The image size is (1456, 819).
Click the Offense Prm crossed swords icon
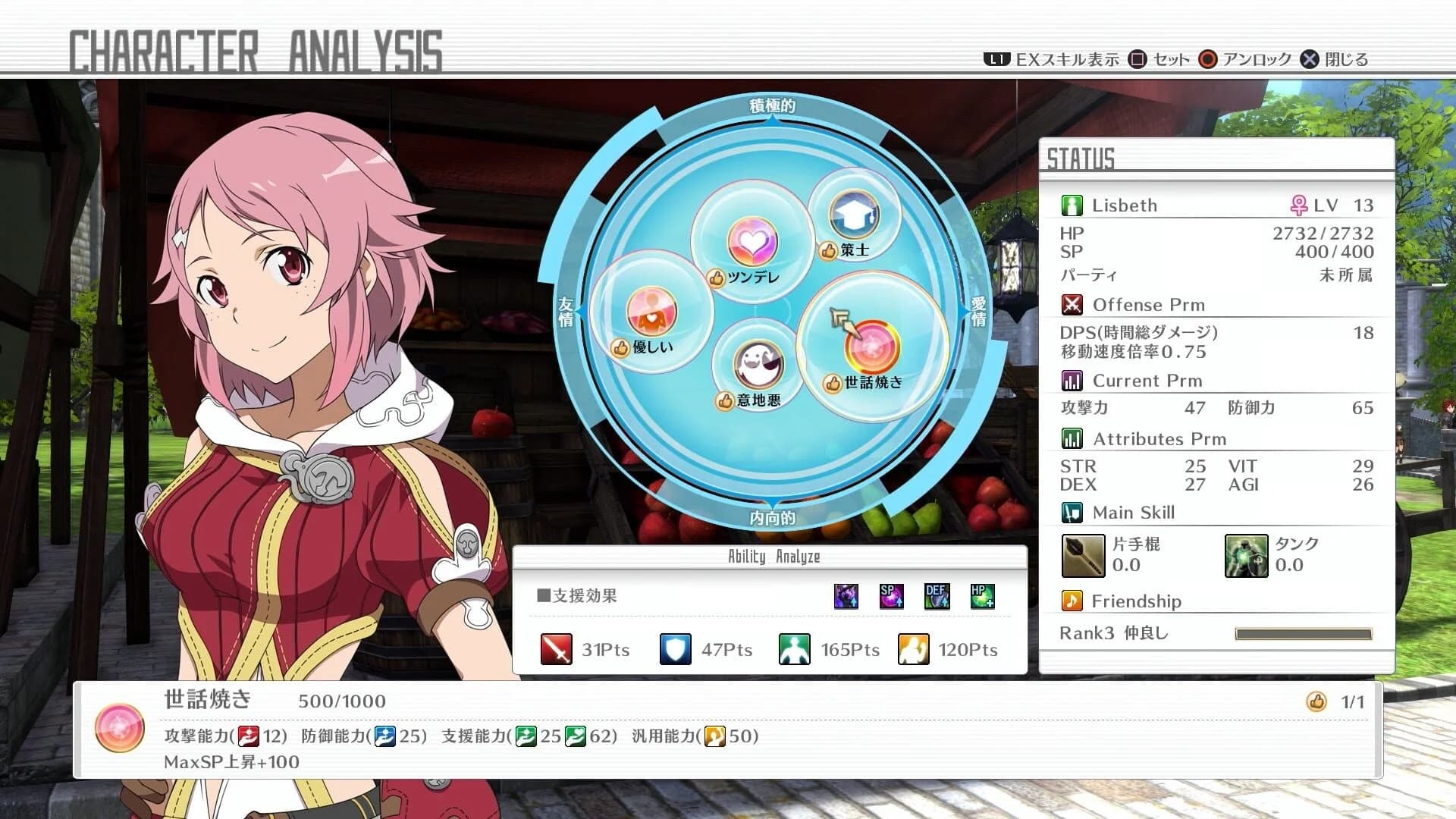point(1072,304)
